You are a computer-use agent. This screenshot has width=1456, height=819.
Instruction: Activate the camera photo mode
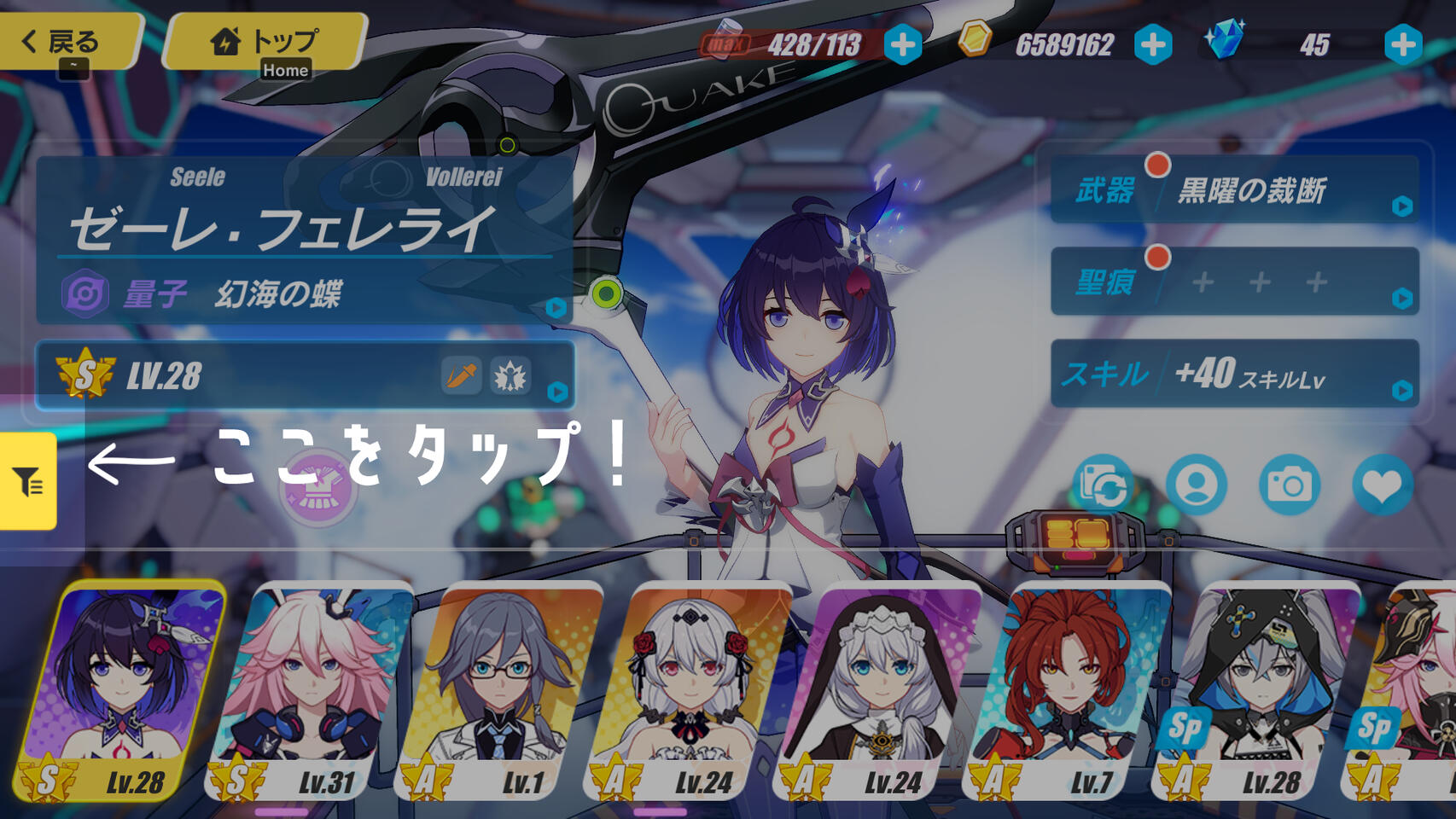point(1290,485)
